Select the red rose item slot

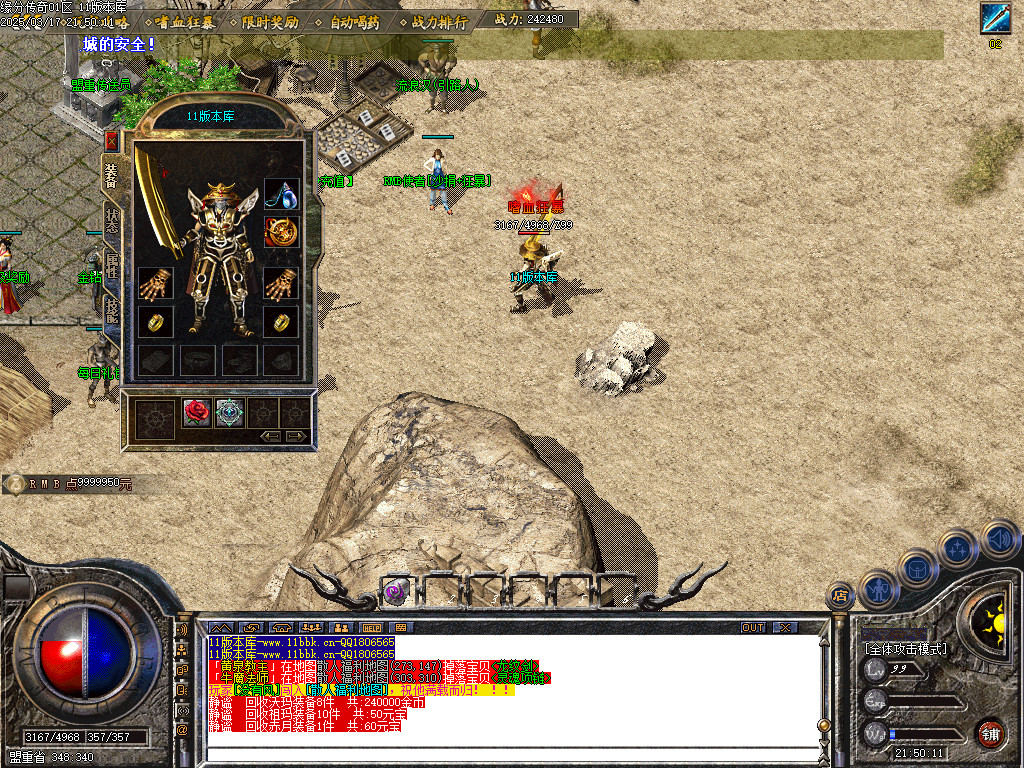pyautogui.click(x=197, y=412)
